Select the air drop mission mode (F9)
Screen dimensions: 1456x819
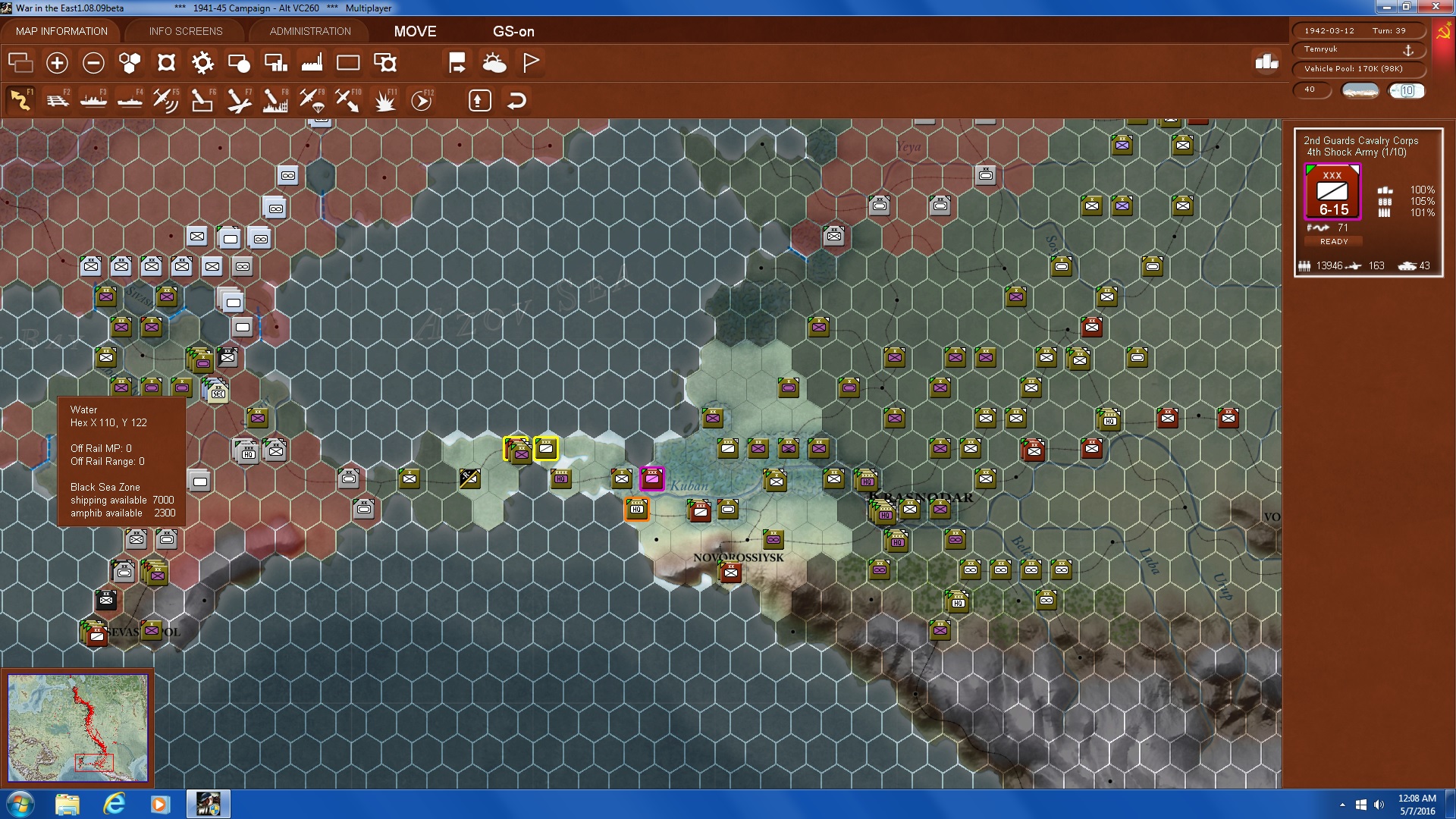pyautogui.click(x=312, y=99)
